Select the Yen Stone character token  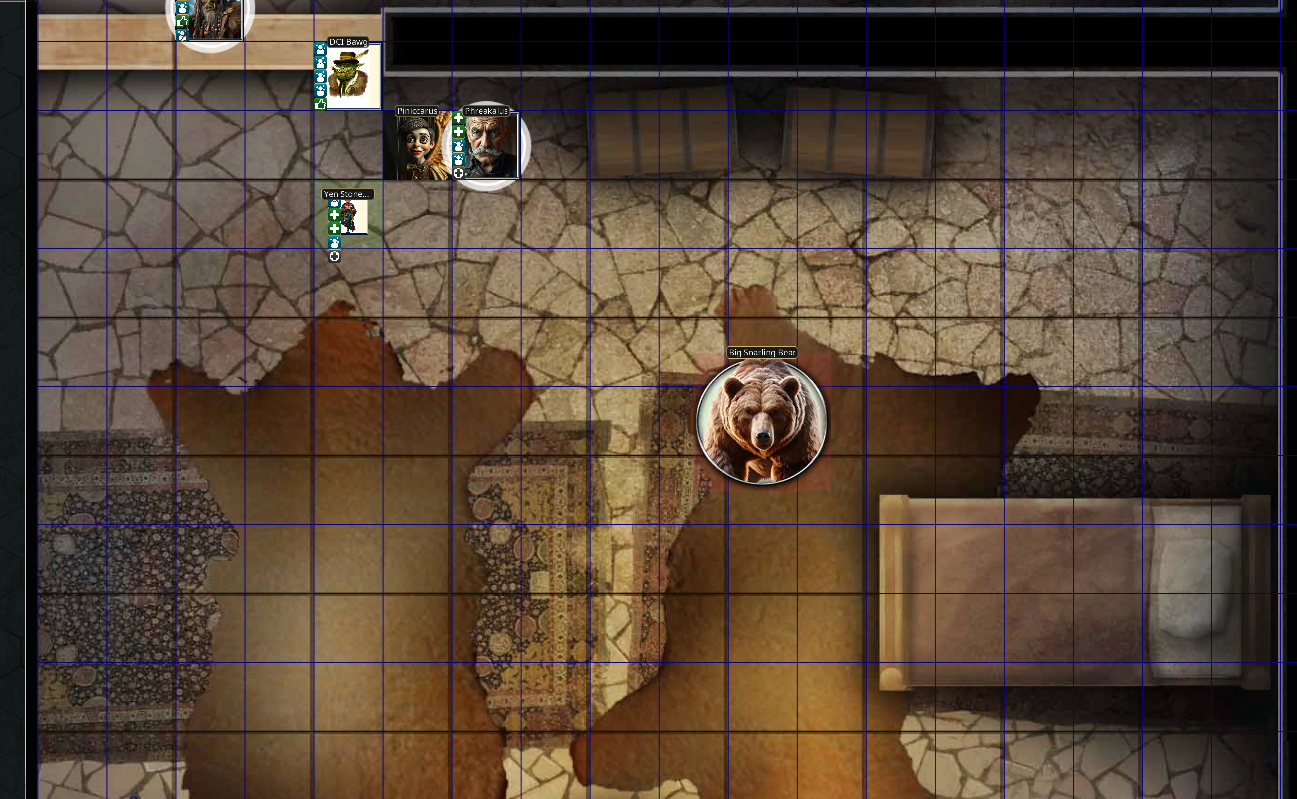(353, 215)
